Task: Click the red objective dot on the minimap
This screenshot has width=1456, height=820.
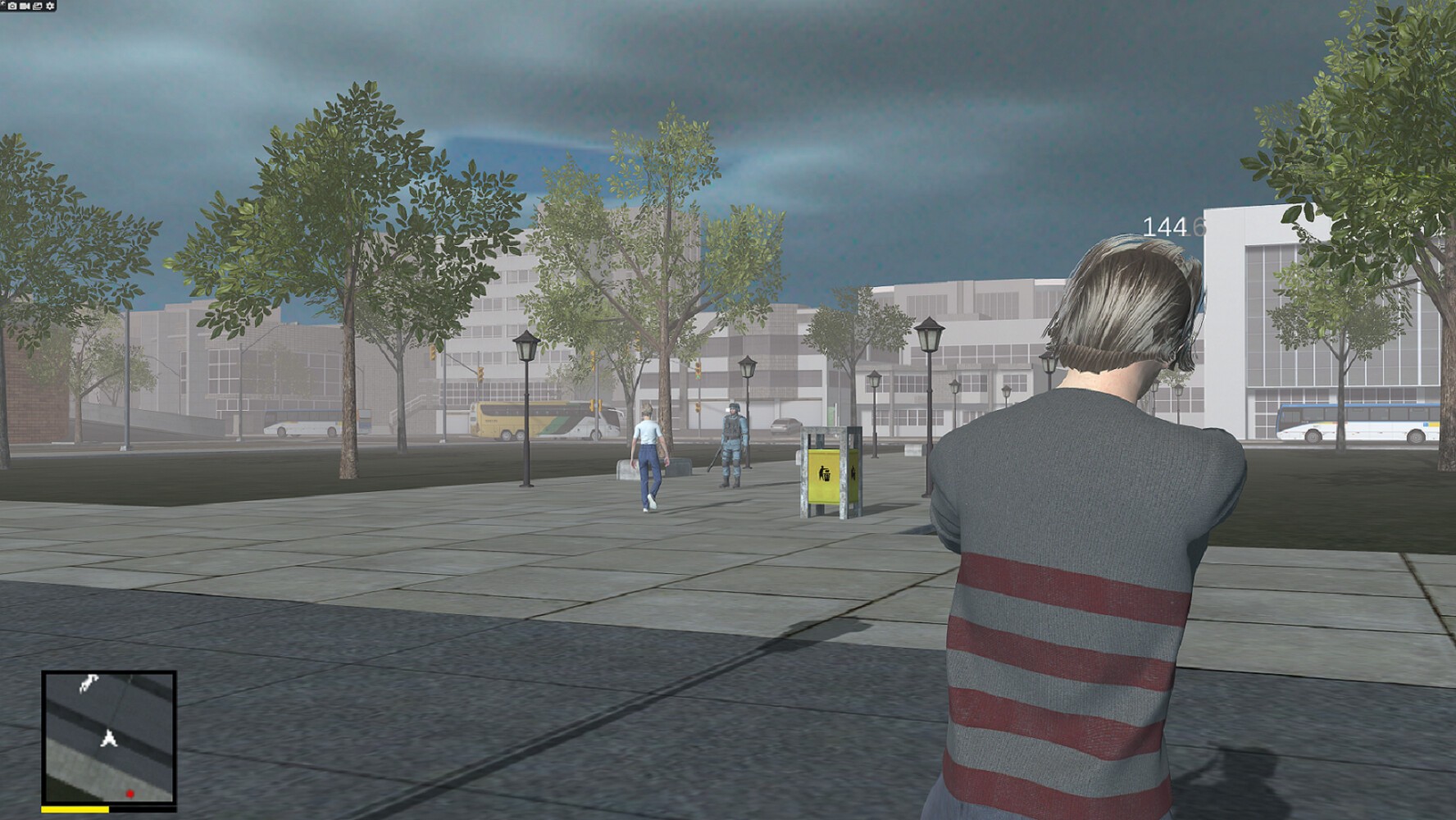Action: [x=130, y=793]
